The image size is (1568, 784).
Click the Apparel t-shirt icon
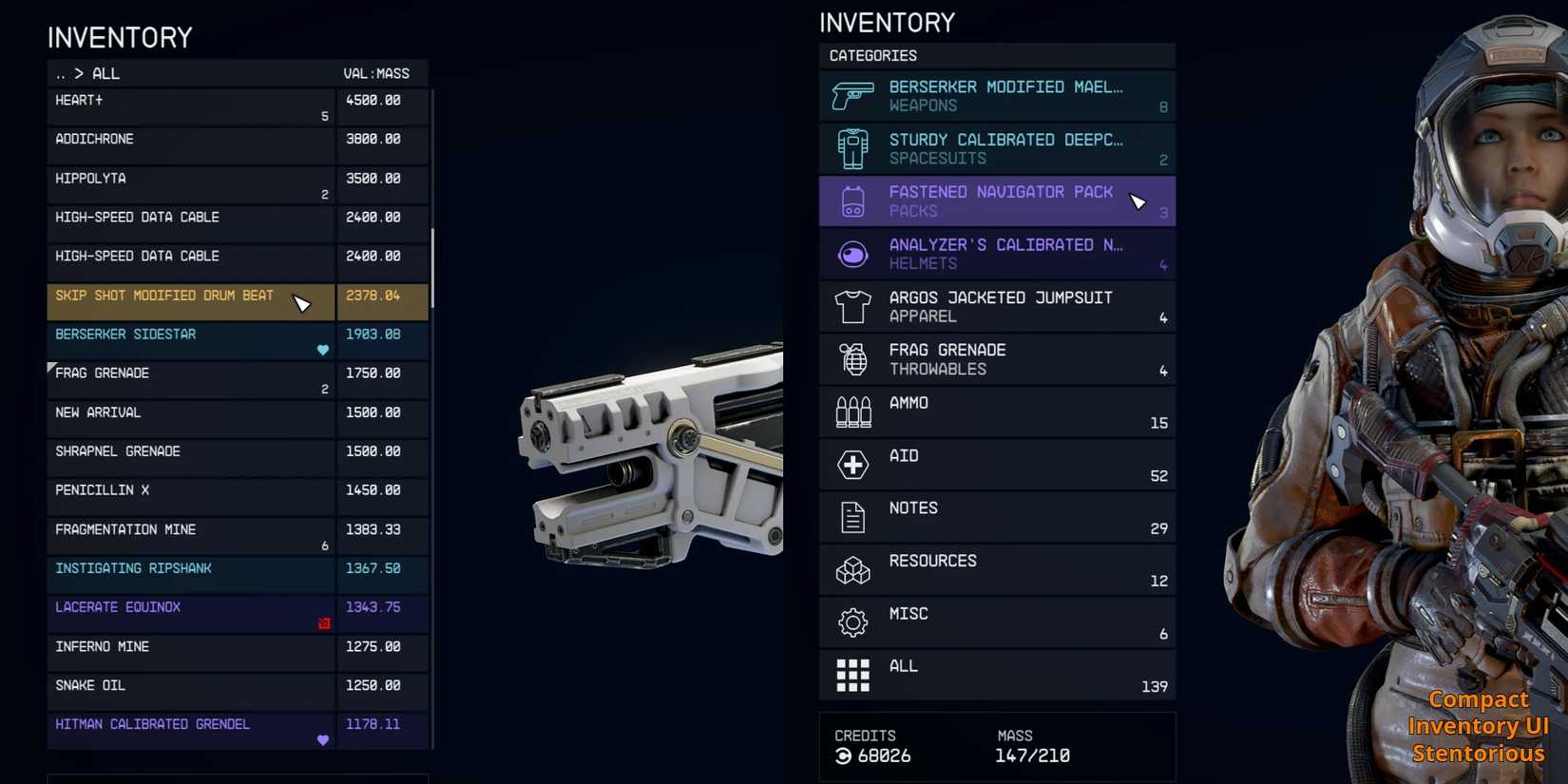[852, 306]
